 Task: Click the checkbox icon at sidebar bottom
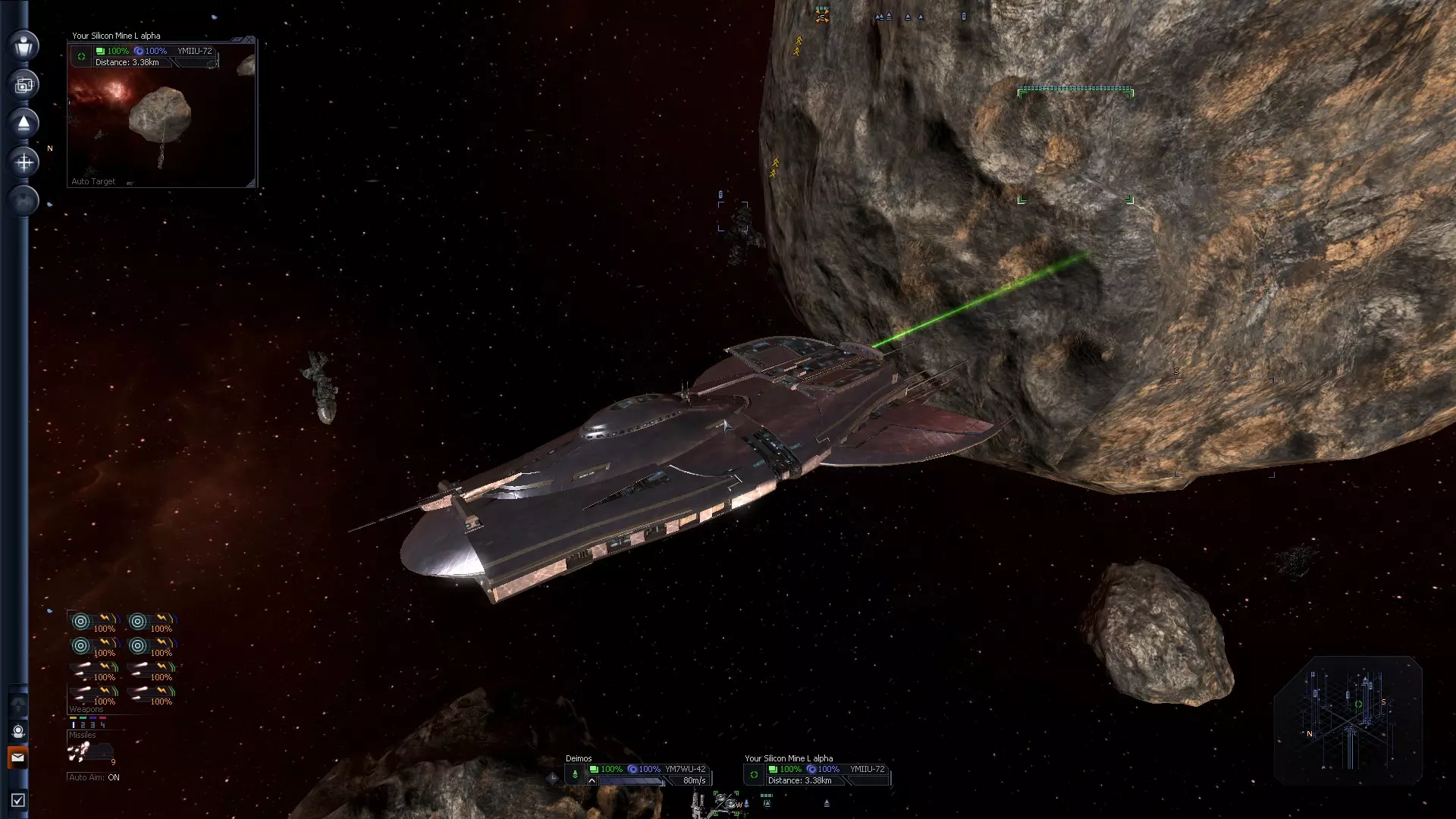click(x=18, y=800)
